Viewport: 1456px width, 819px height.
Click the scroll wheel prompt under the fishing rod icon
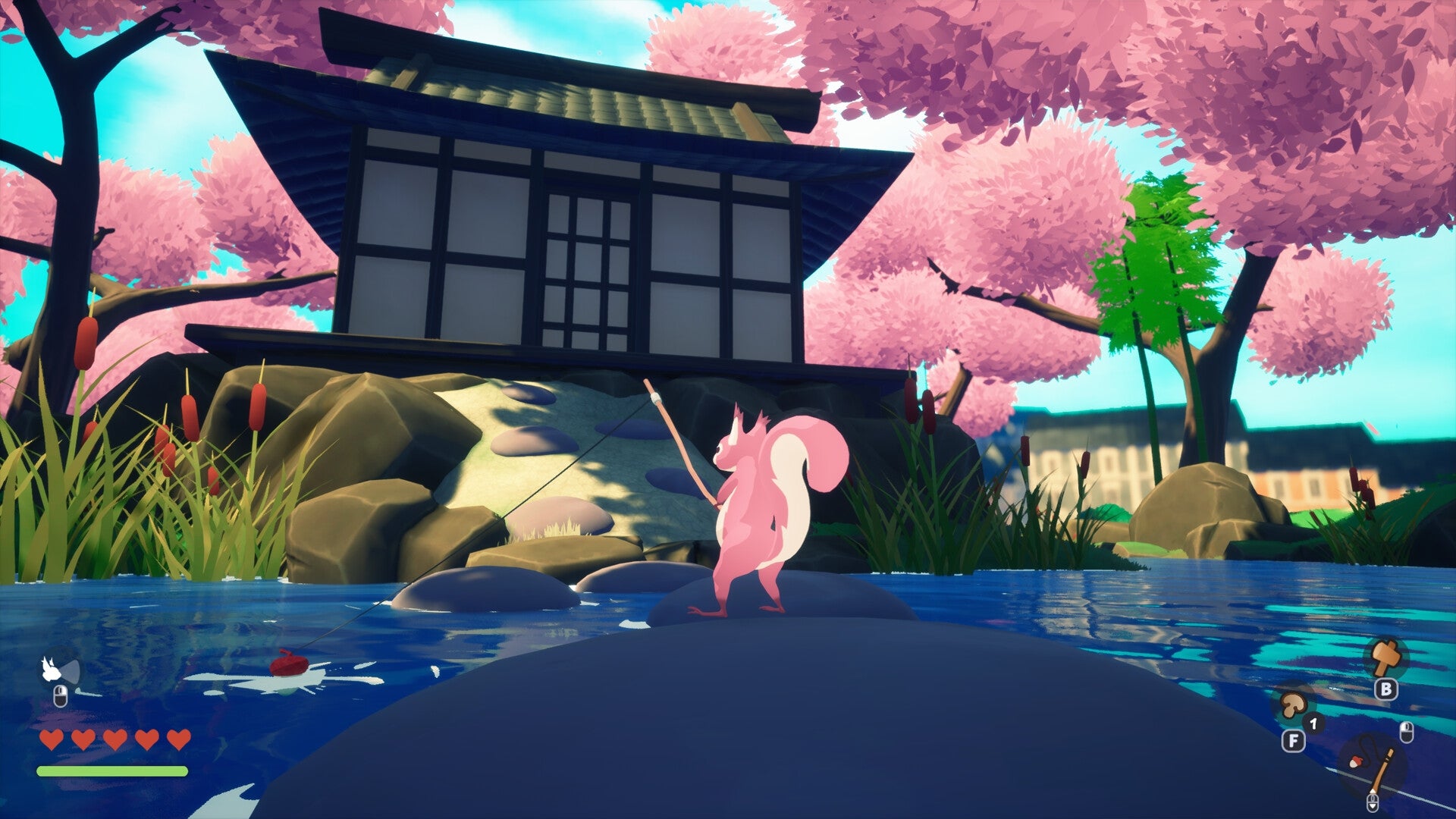1373,802
